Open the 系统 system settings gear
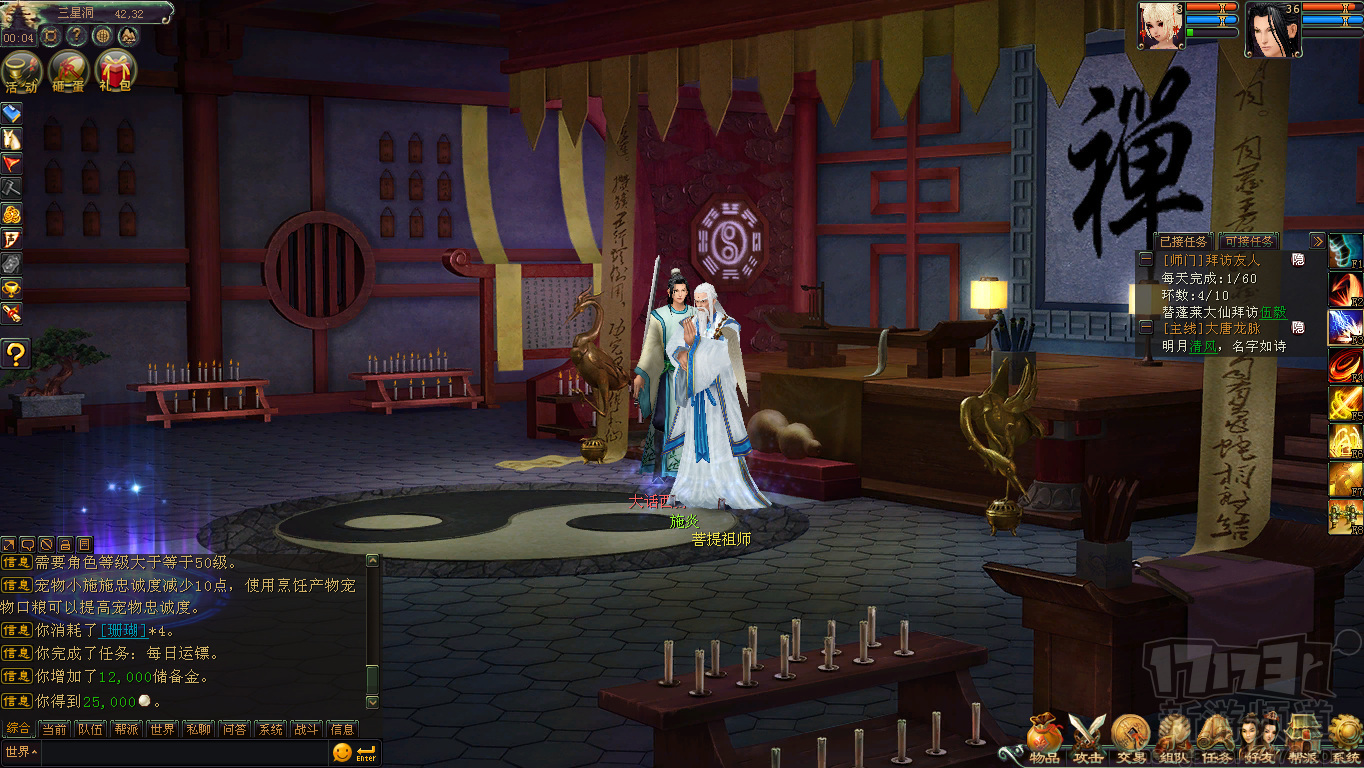 1345,740
